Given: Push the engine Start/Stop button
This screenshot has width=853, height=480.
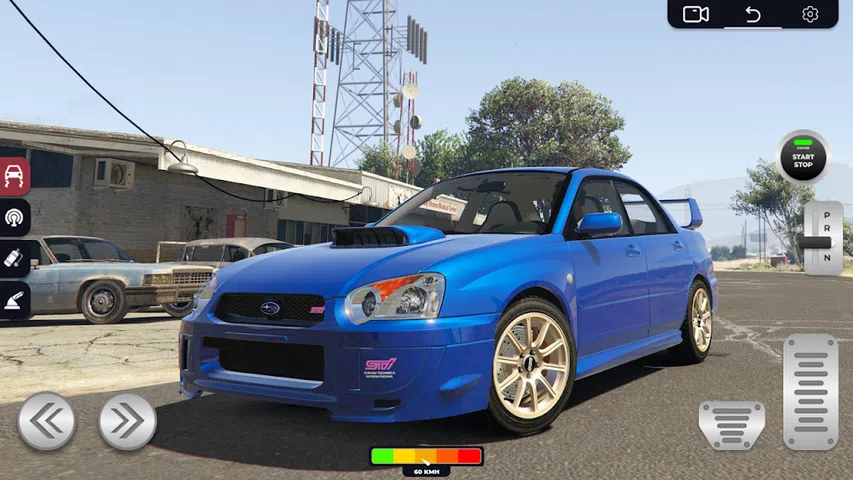Looking at the screenshot, I should pyautogui.click(x=803, y=158).
